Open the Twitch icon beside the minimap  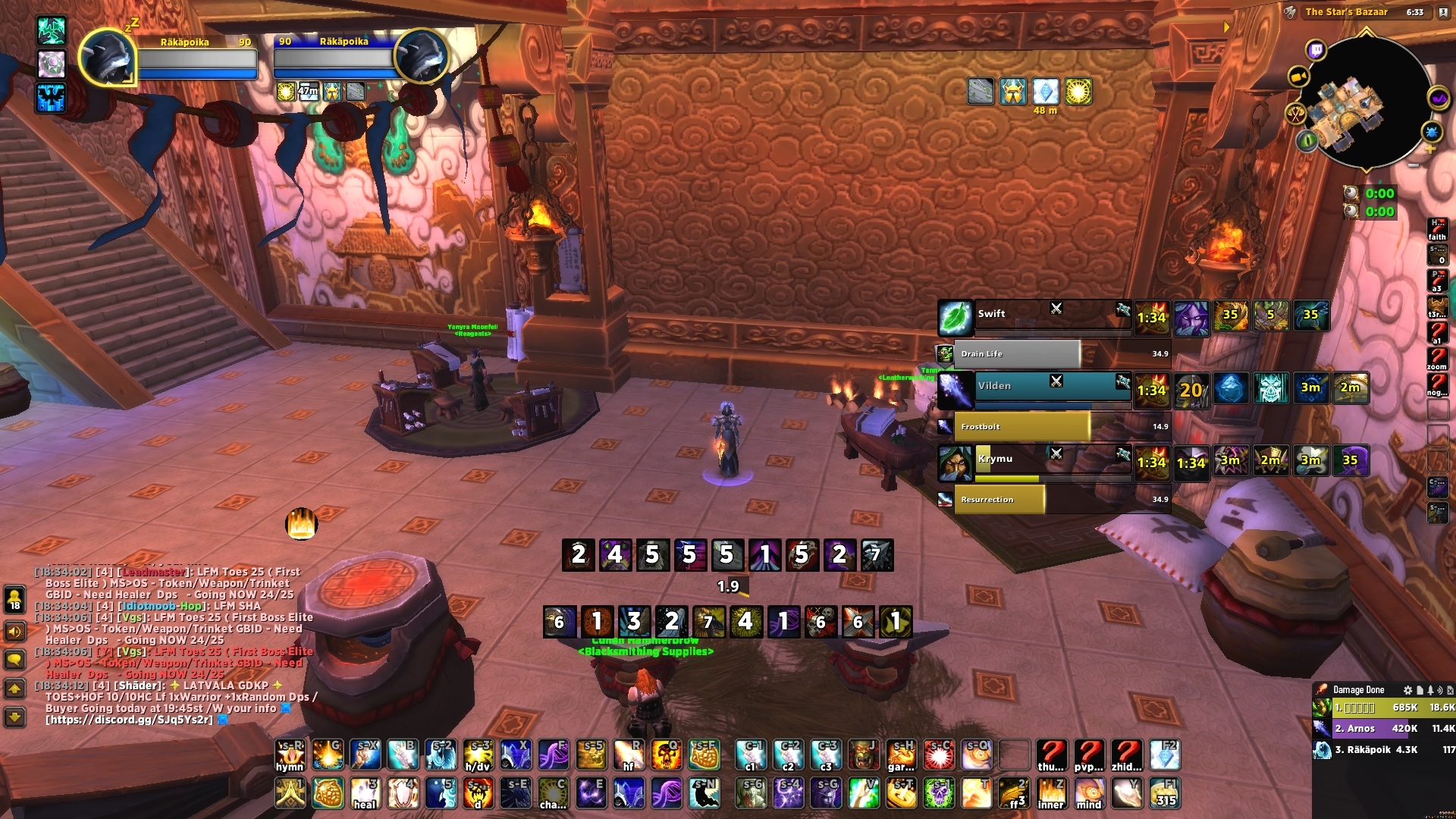1316,50
